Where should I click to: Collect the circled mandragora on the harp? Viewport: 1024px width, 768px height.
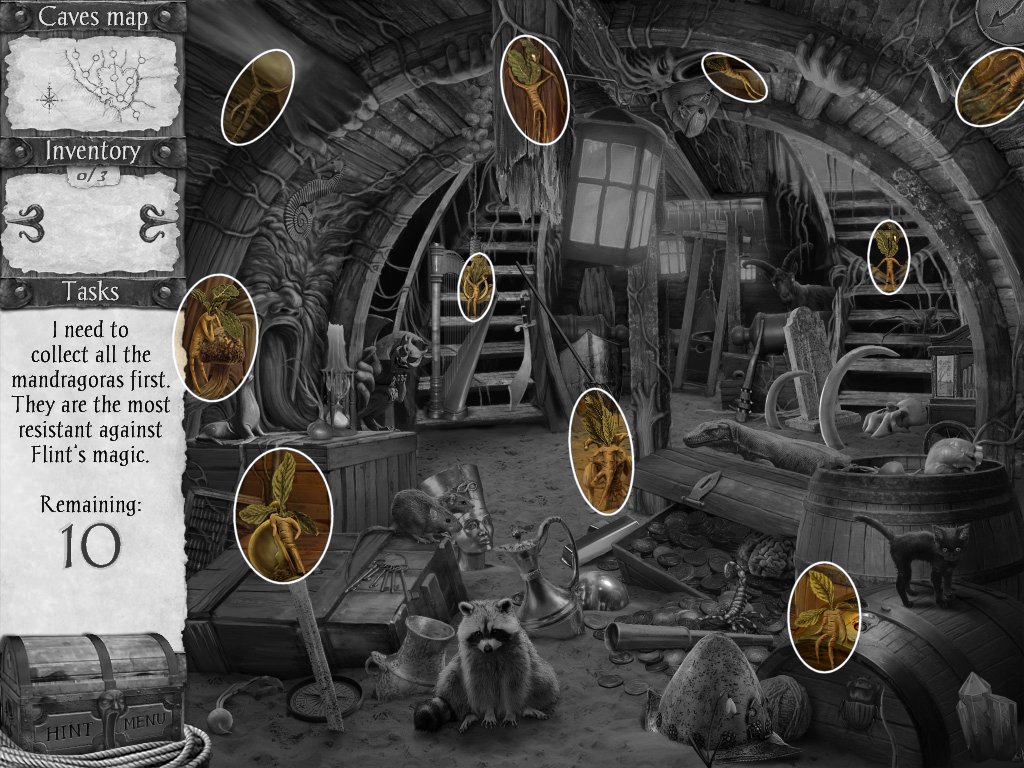pos(477,286)
